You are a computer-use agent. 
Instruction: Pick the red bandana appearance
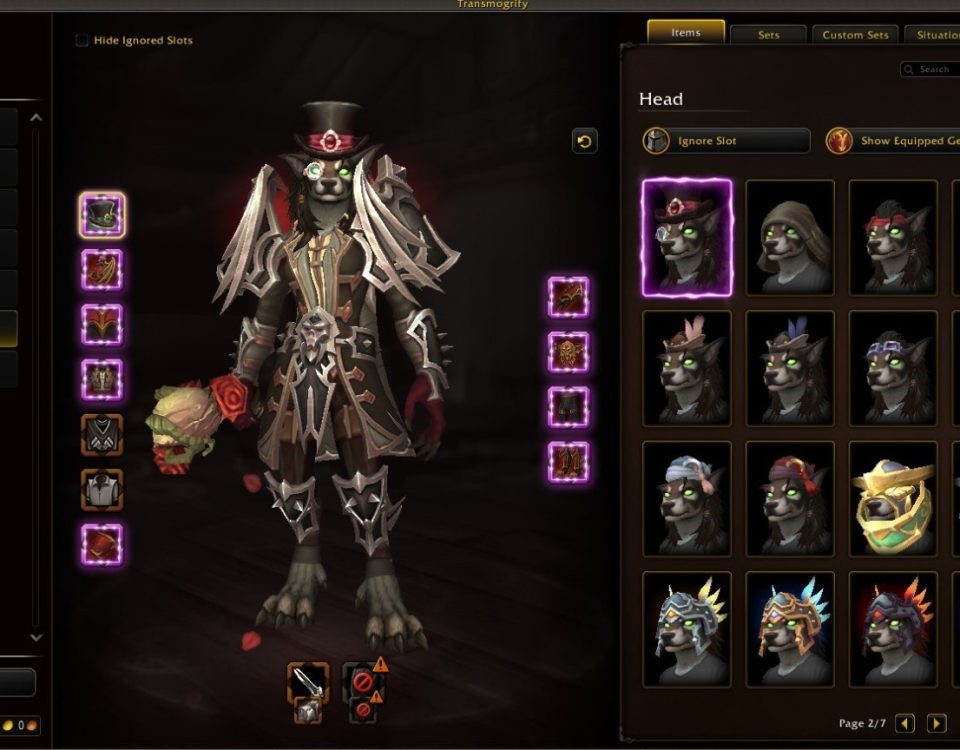(x=893, y=237)
